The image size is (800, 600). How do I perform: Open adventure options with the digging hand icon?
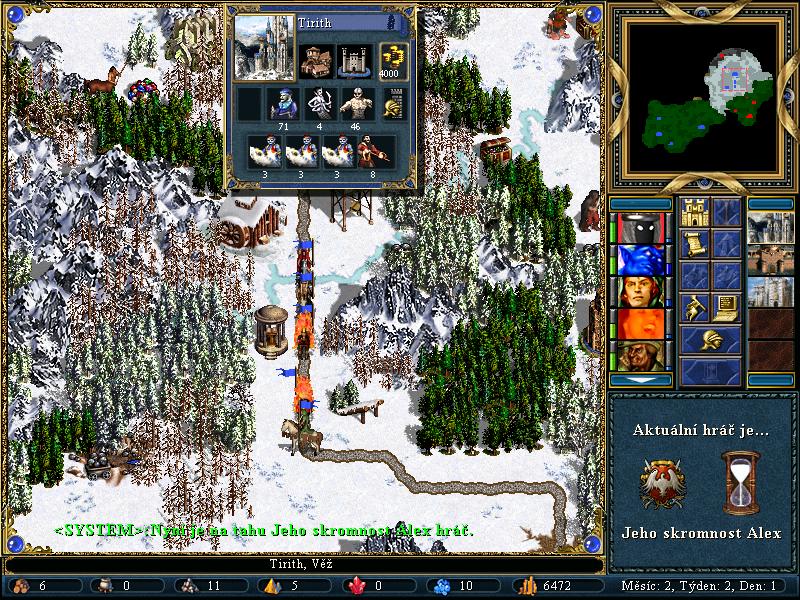695,307
